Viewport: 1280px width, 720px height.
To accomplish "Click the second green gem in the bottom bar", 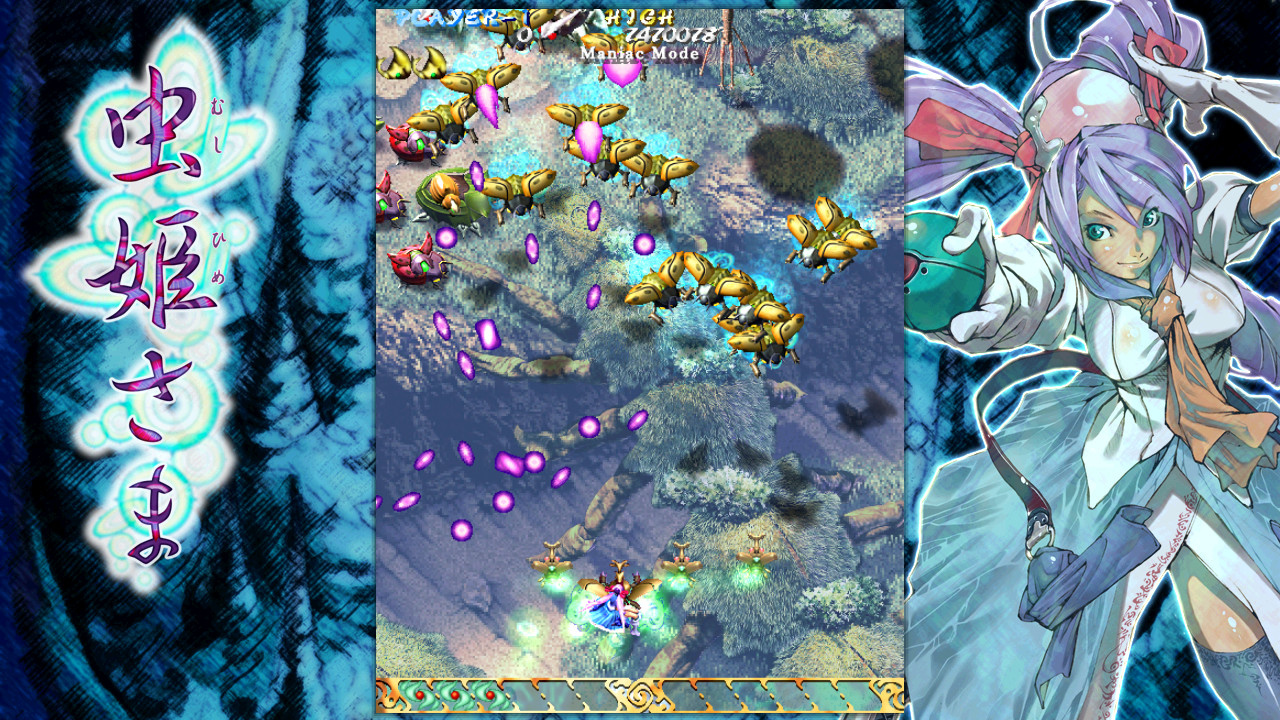I will pyautogui.click(x=453, y=695).
